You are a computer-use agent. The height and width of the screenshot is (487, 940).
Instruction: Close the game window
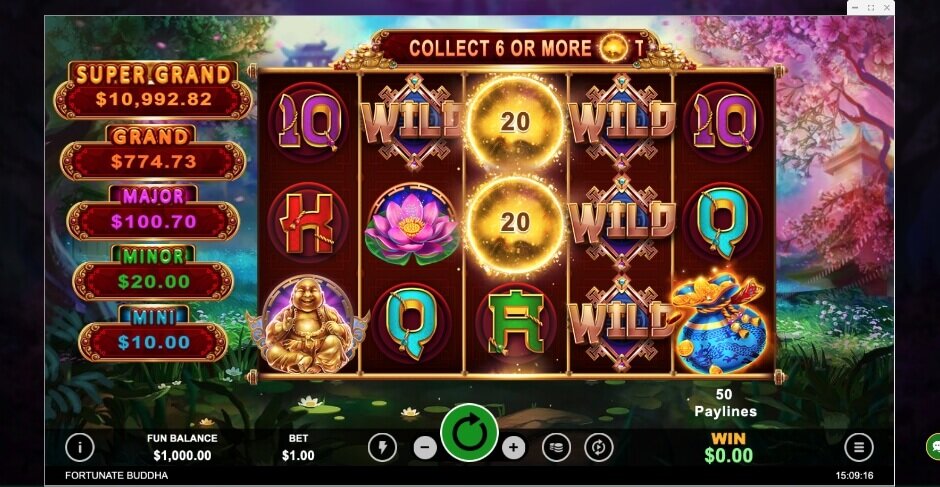click(x=885, y=8)
